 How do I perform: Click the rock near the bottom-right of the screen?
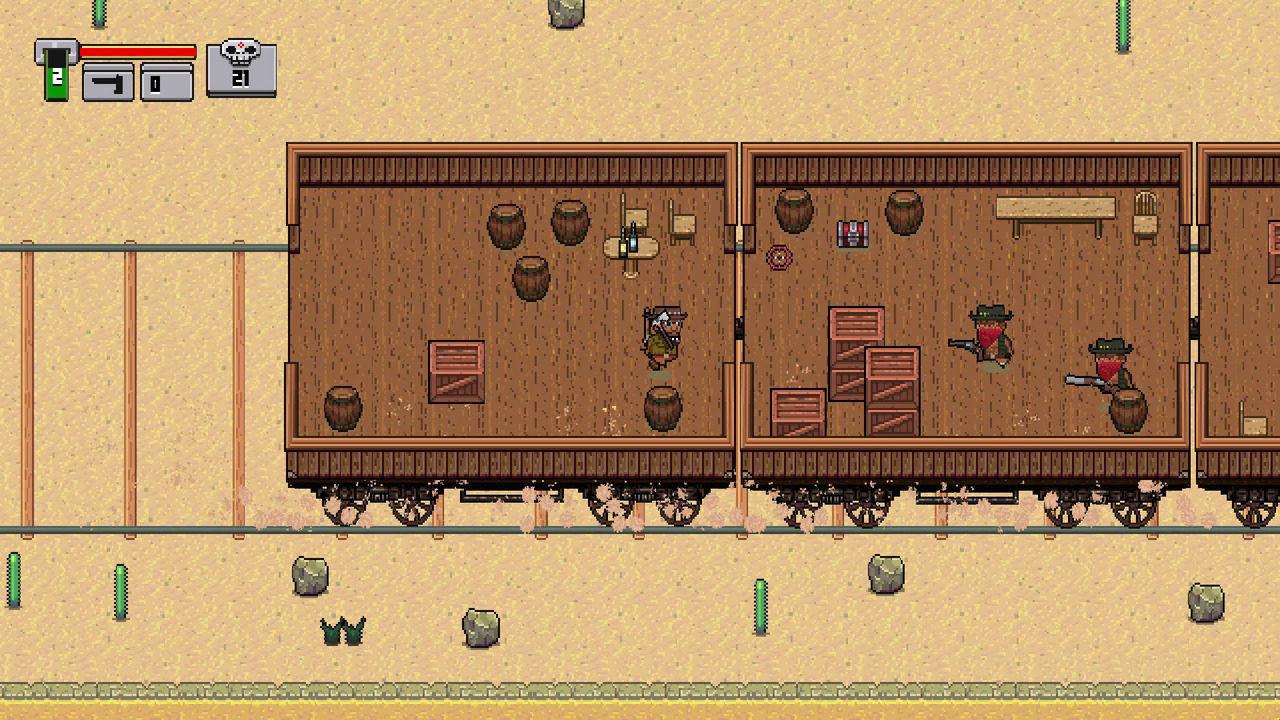(1207, 600)
